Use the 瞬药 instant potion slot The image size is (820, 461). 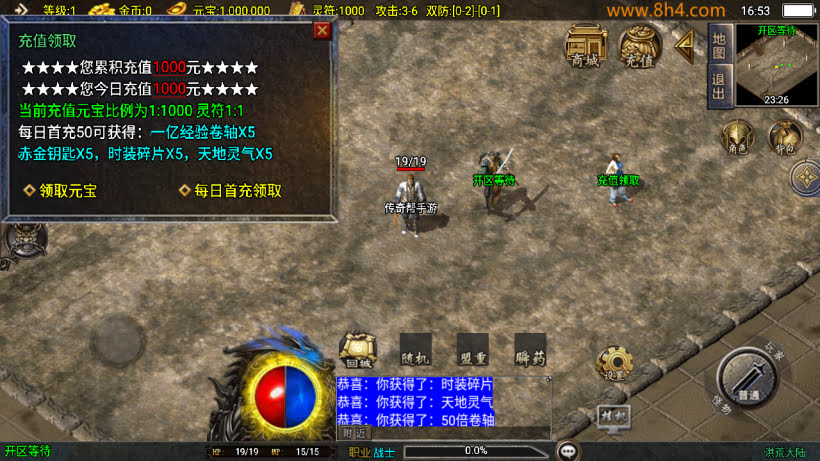pos(530,349)
